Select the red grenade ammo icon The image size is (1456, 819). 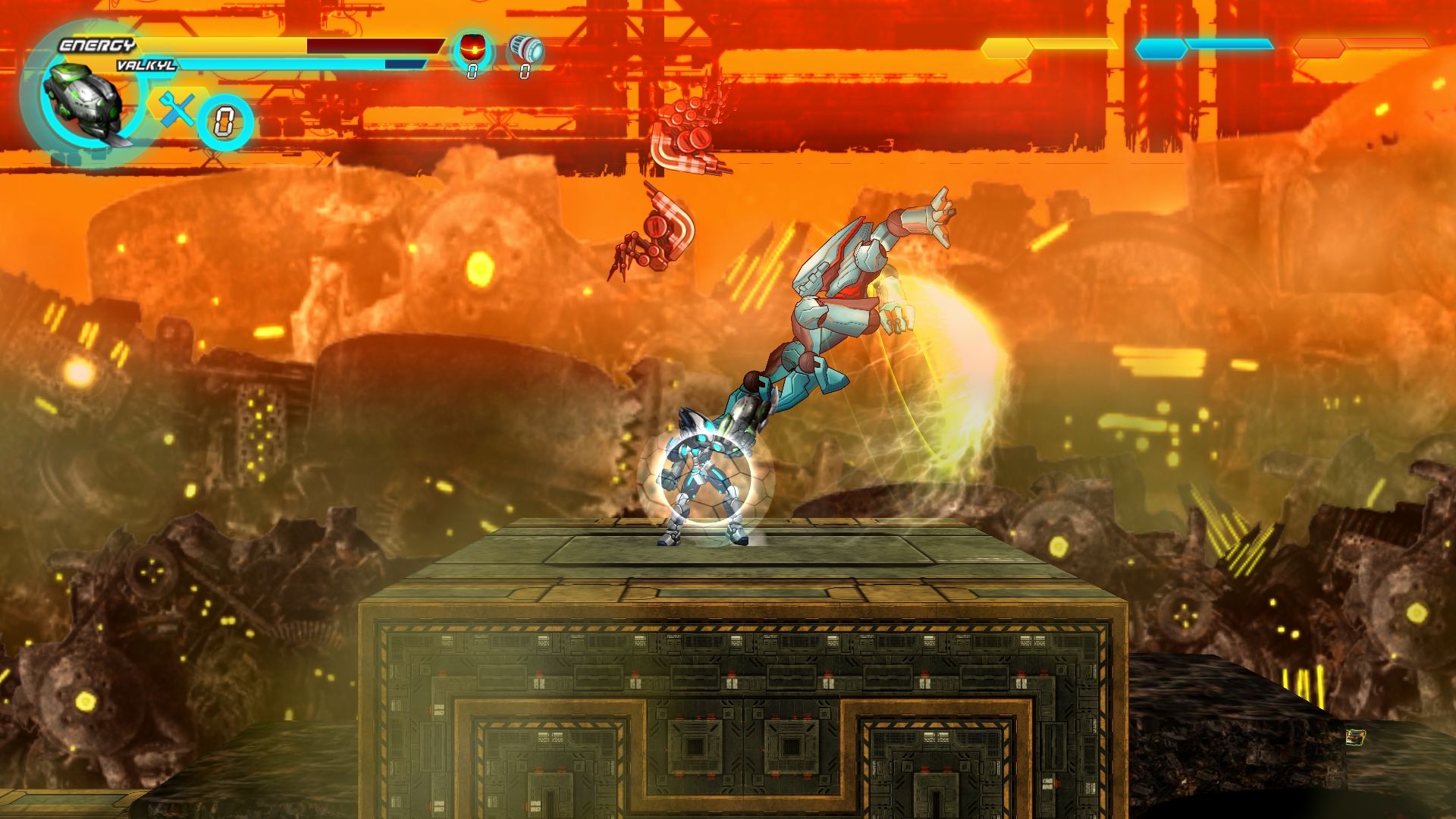tap(472, 48)
